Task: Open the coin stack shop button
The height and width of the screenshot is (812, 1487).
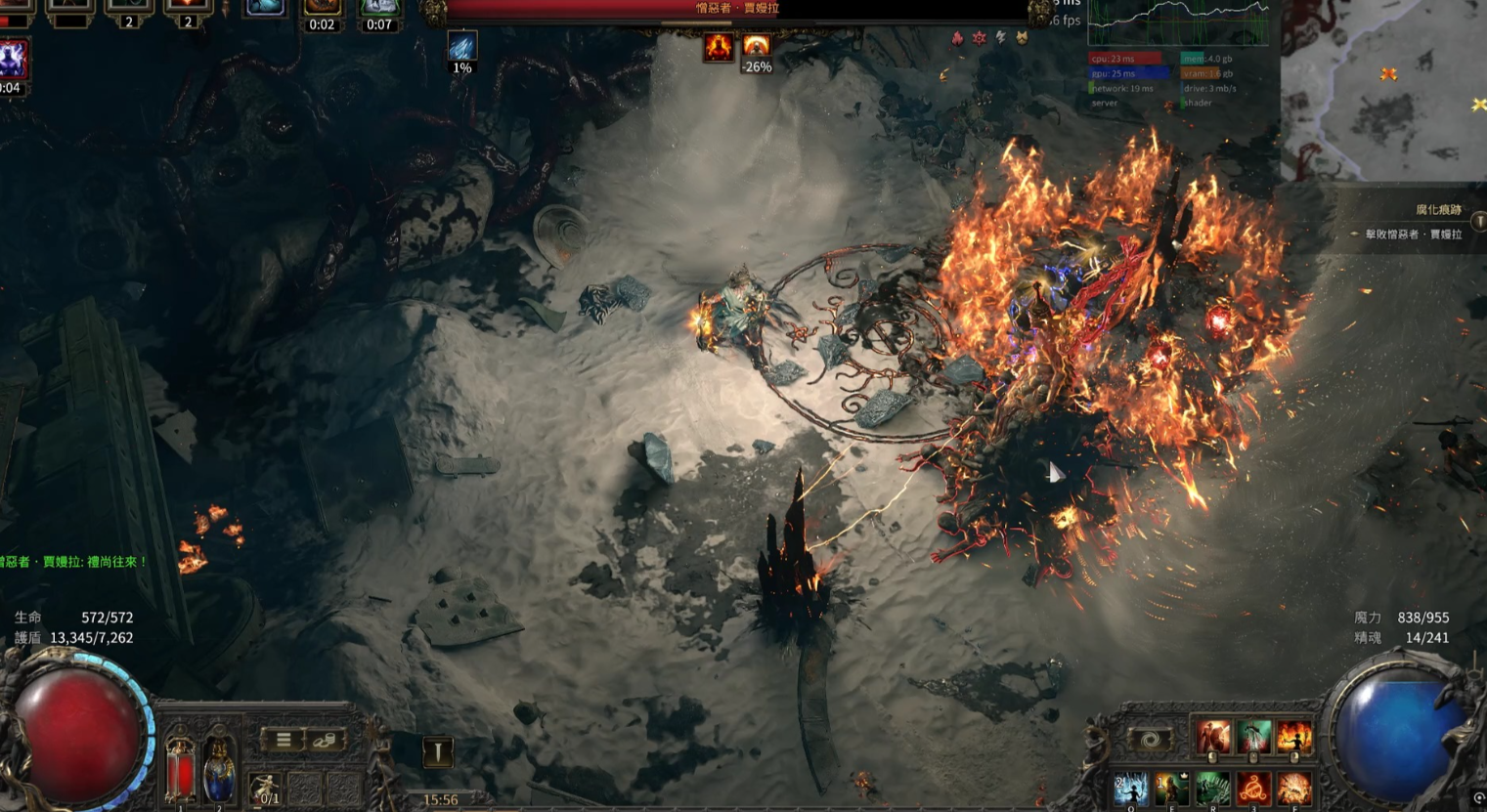Action: (325, 740)
